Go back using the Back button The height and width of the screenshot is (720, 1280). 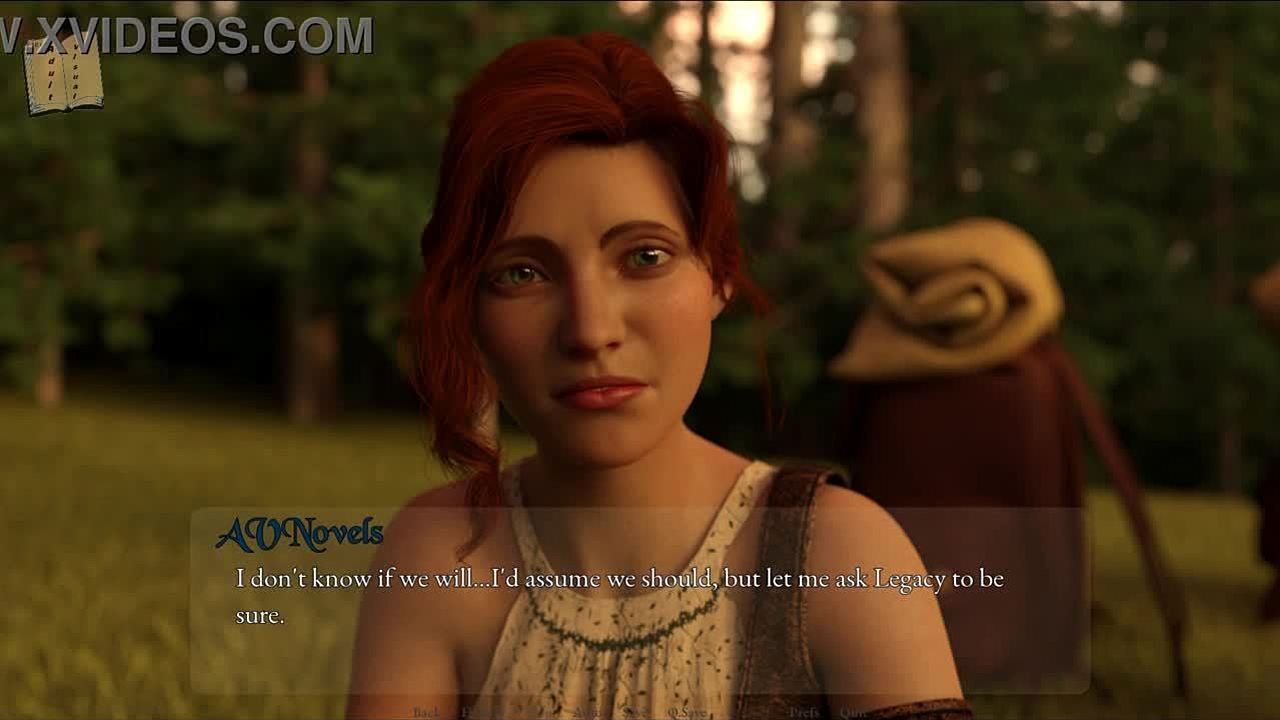(426, 712)
